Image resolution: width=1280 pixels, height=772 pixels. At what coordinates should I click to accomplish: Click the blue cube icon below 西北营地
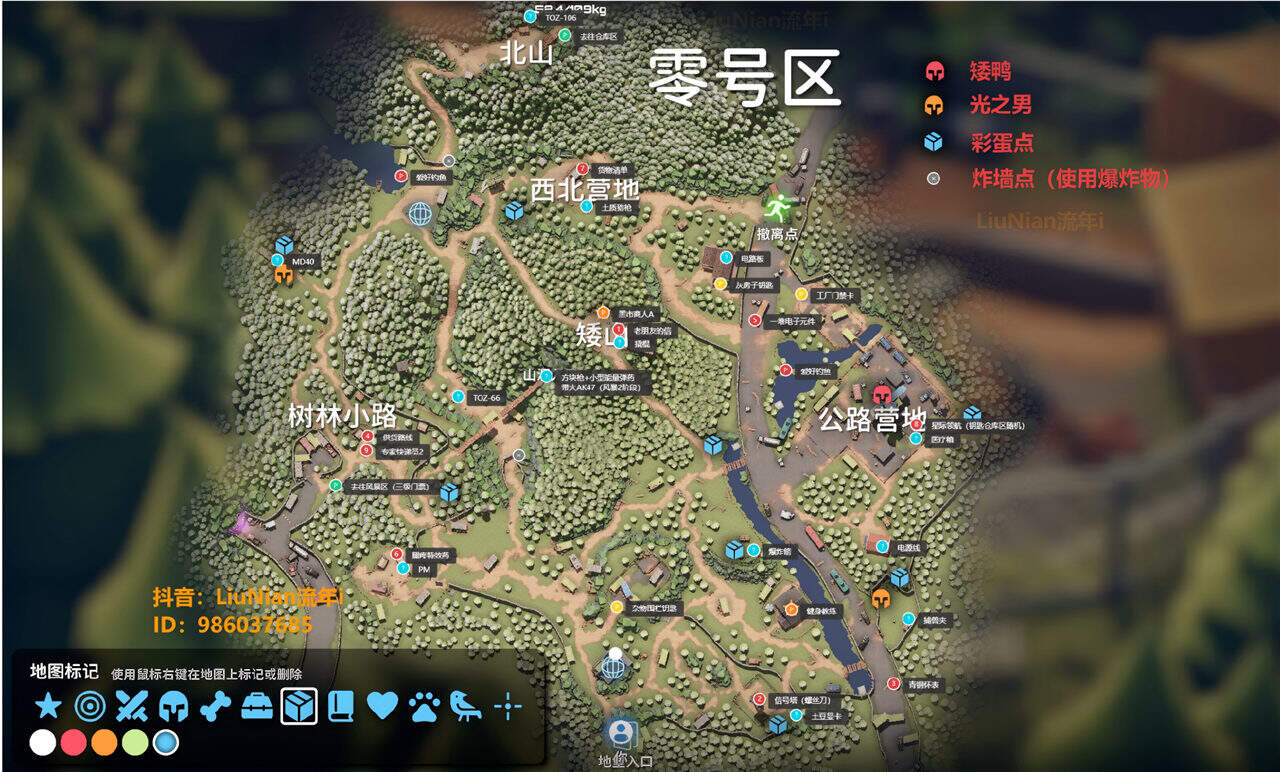click(513, 211)
